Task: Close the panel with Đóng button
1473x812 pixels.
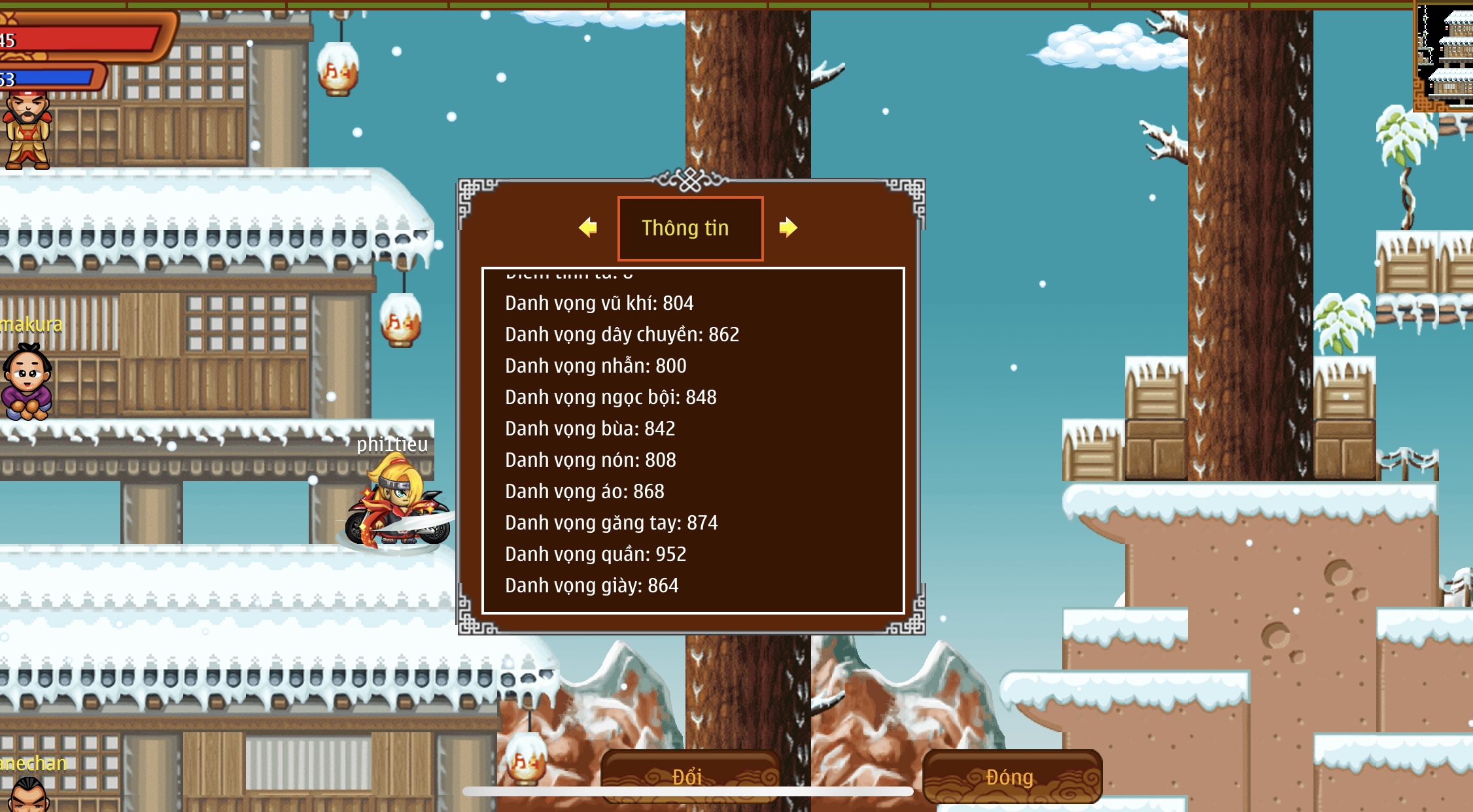Action: 1011,777
